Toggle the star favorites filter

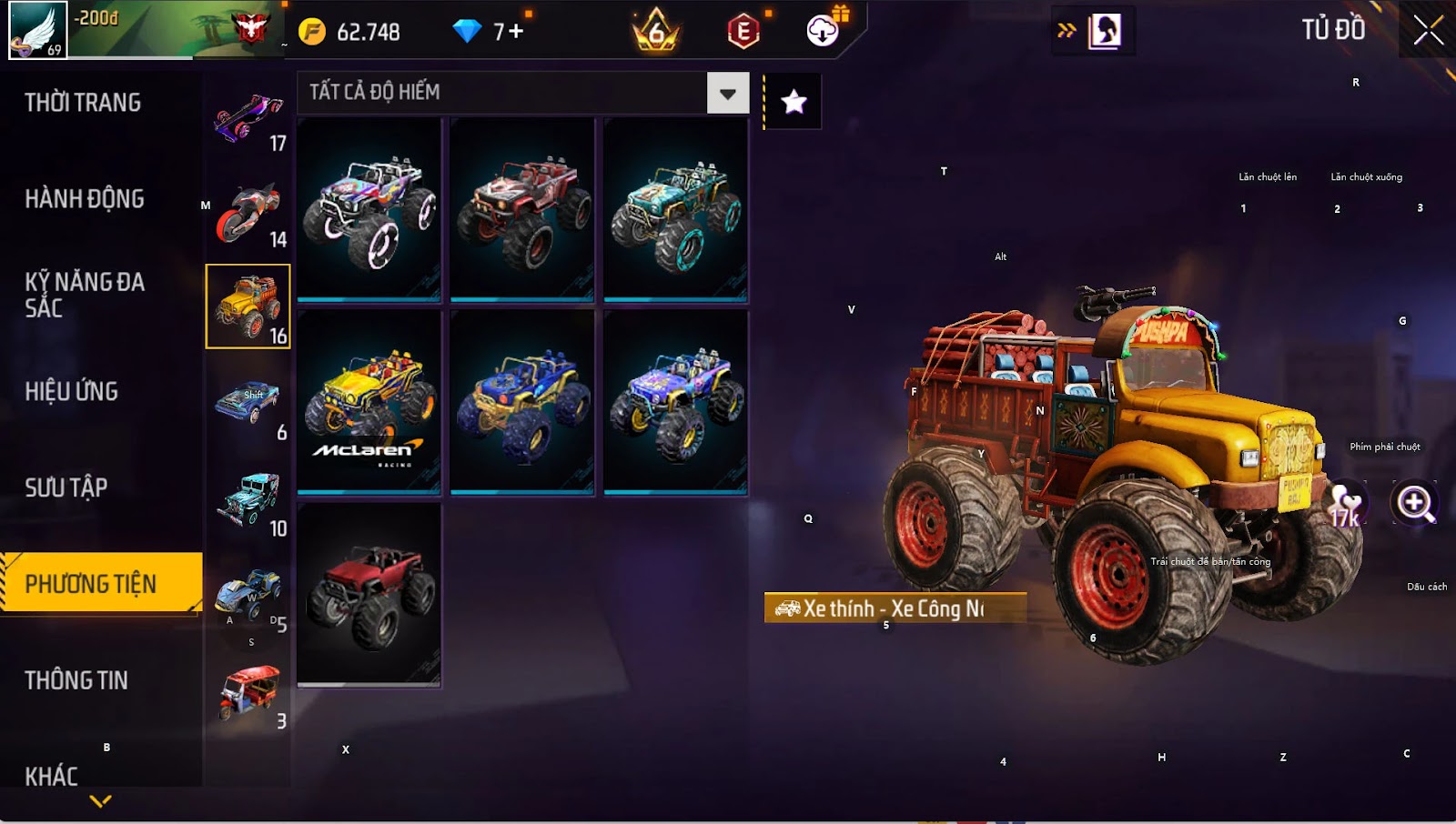pos(794,102)
